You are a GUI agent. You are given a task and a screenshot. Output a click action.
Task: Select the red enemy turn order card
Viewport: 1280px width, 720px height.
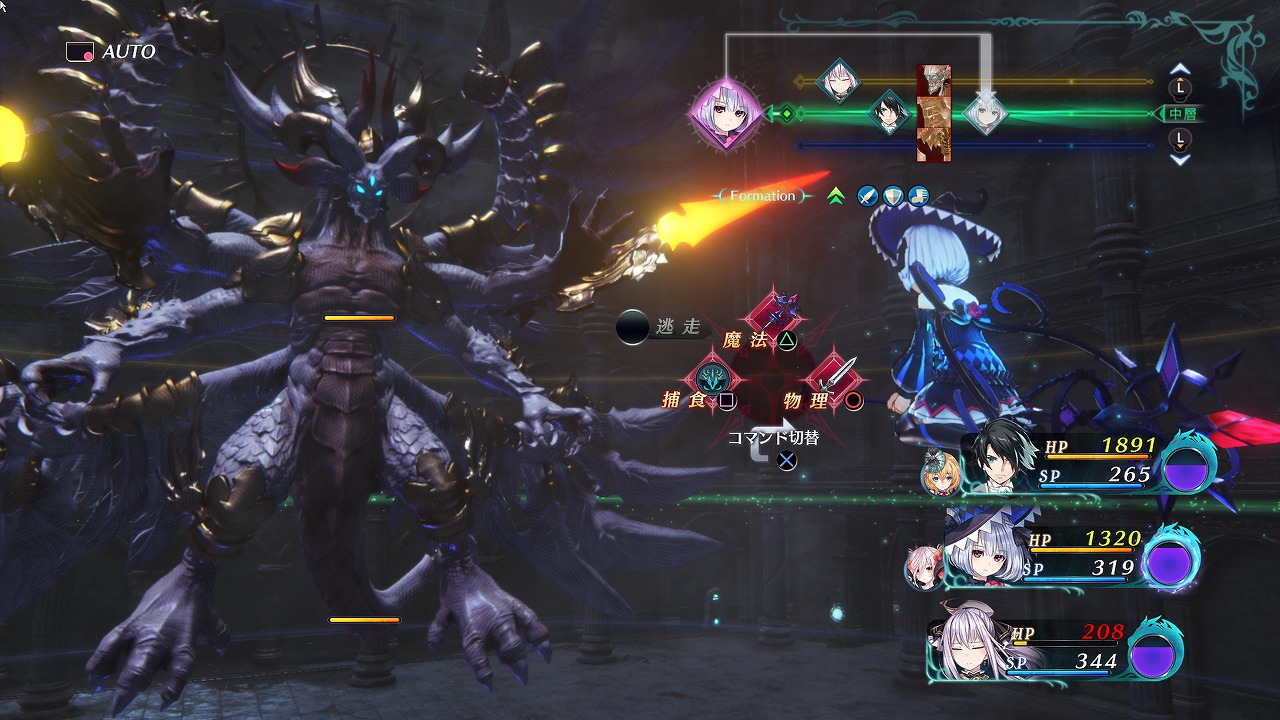pos(934,113)
